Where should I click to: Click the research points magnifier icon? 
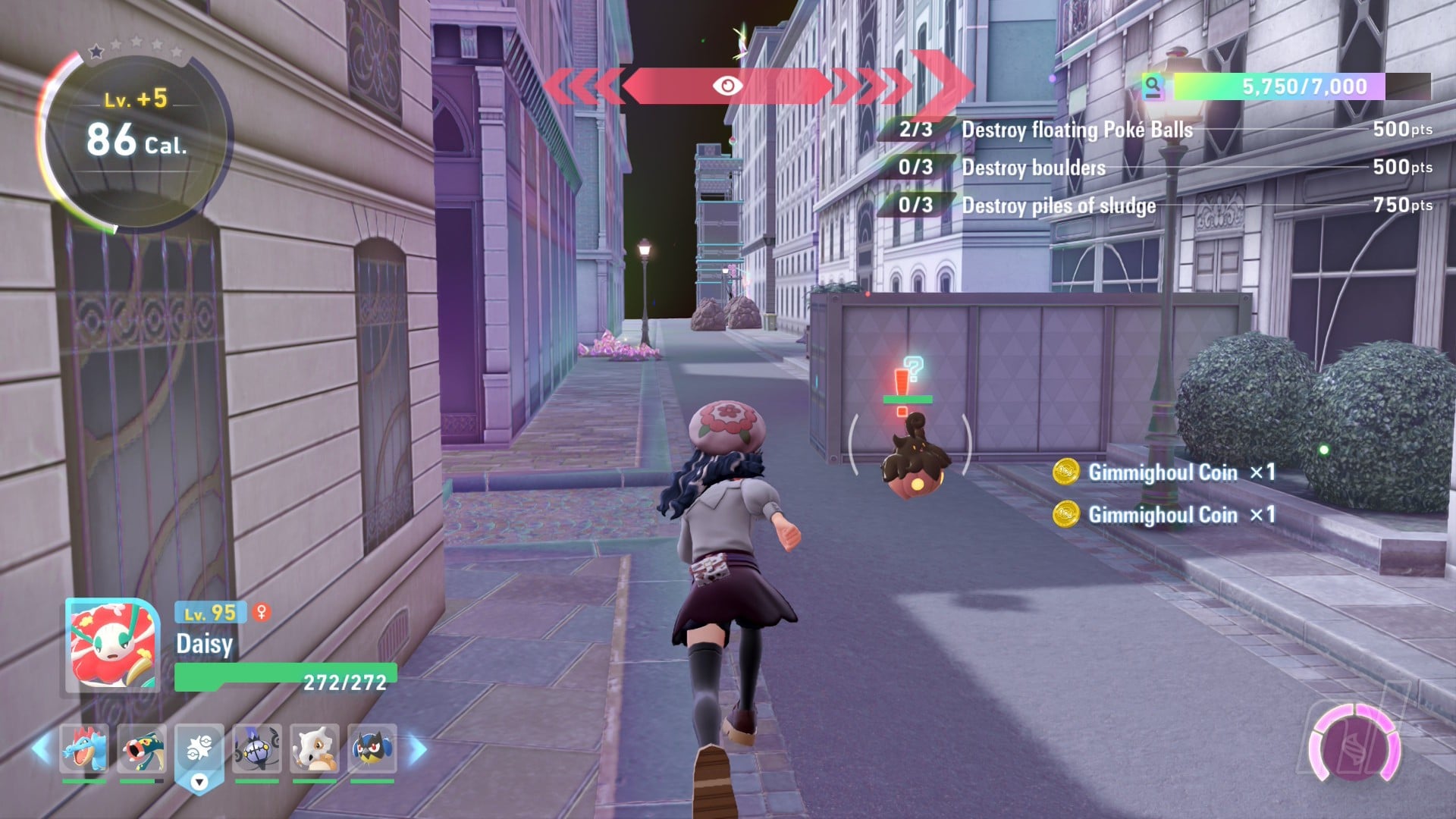point(1153,86)
